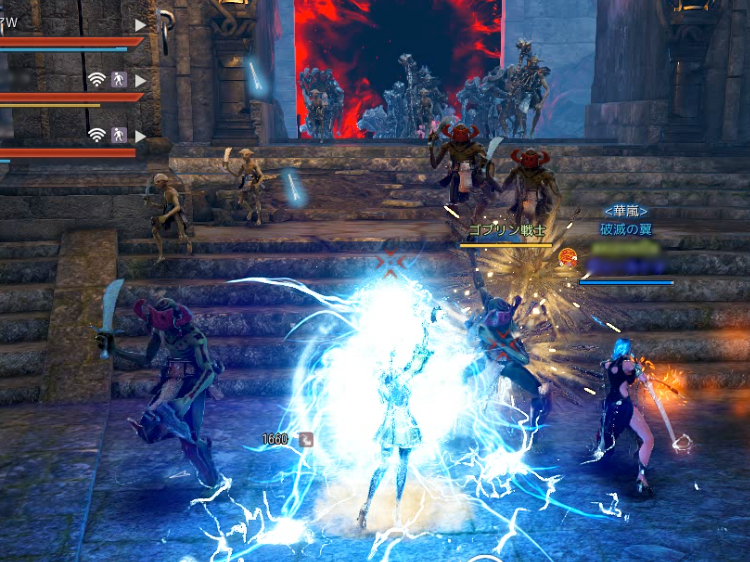
Task: Open the arrow on the lowest party member's frame
Action: 140,135
